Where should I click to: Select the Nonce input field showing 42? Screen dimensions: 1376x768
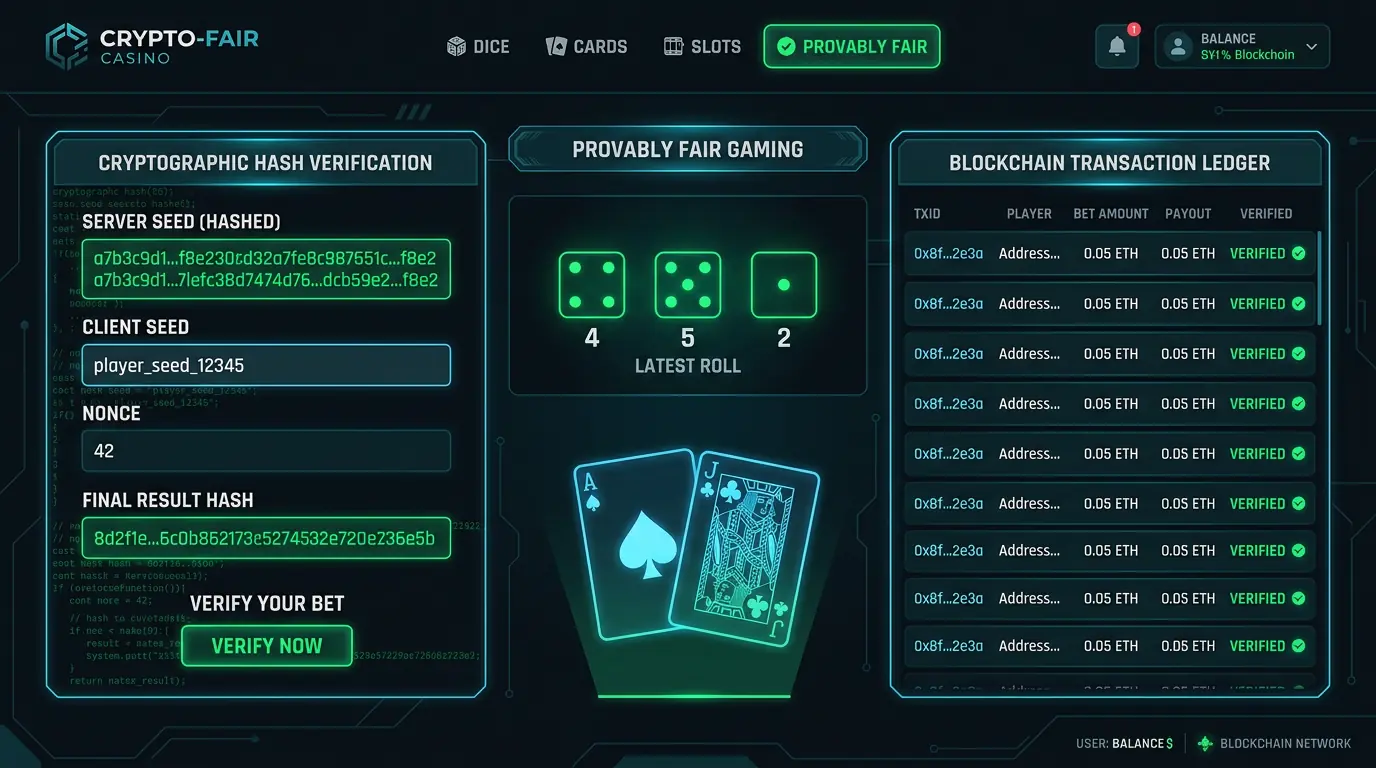pos(266,451)
